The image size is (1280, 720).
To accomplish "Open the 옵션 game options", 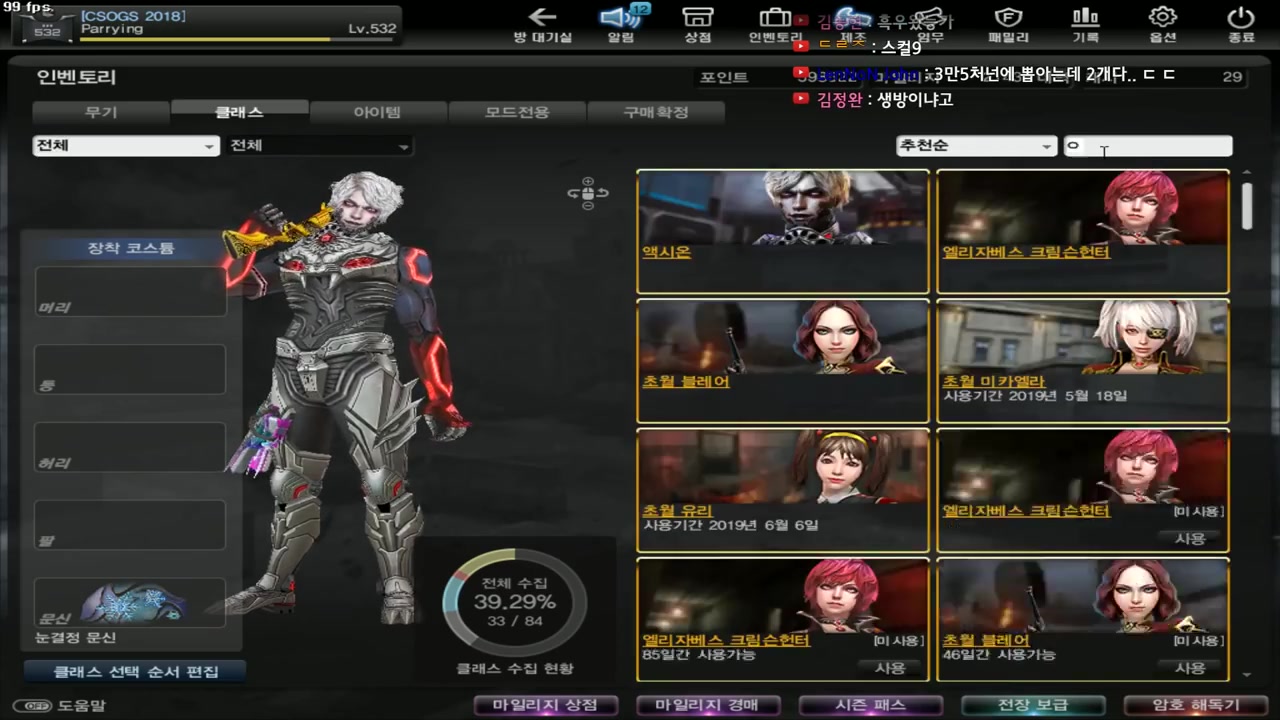I will [x=1162, y=25].
